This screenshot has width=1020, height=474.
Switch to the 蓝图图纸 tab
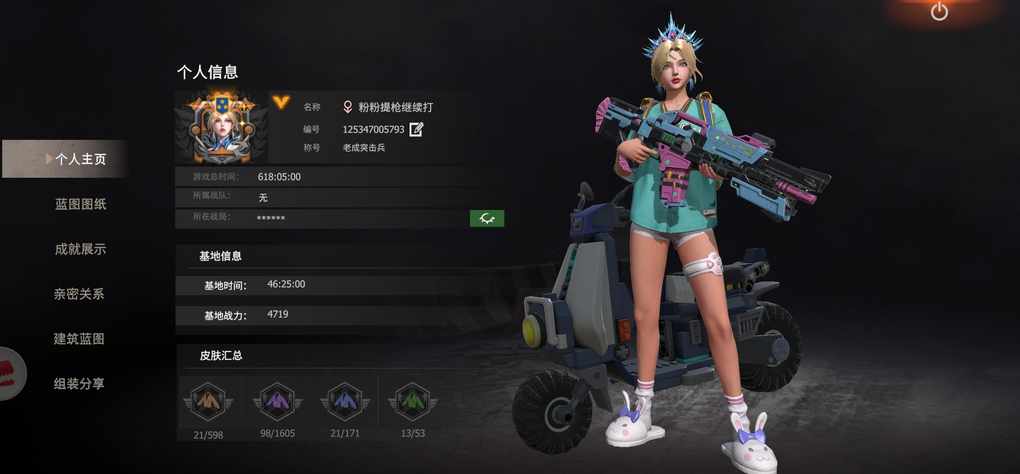[x=80, y=204]
